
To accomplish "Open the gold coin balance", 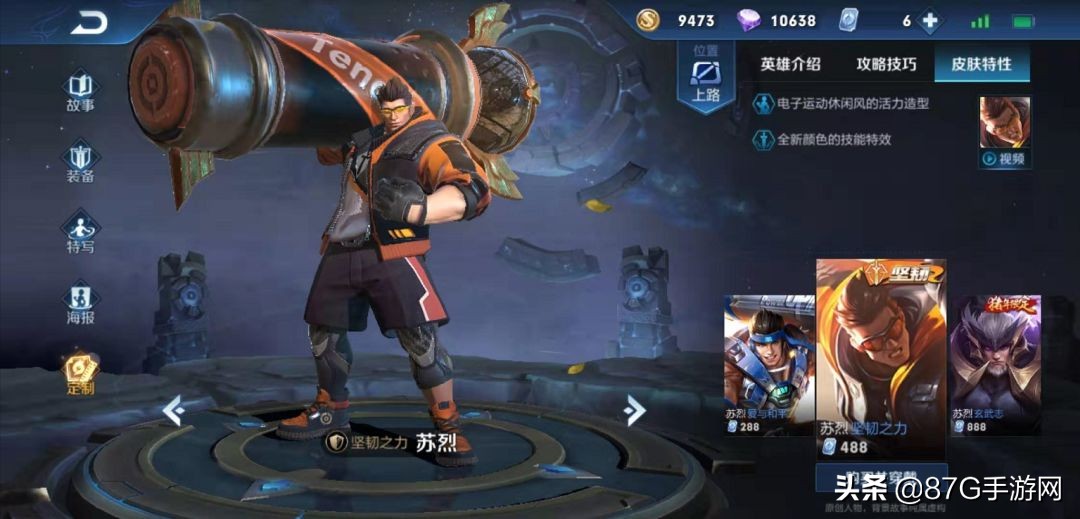I will tap(679, 20).
